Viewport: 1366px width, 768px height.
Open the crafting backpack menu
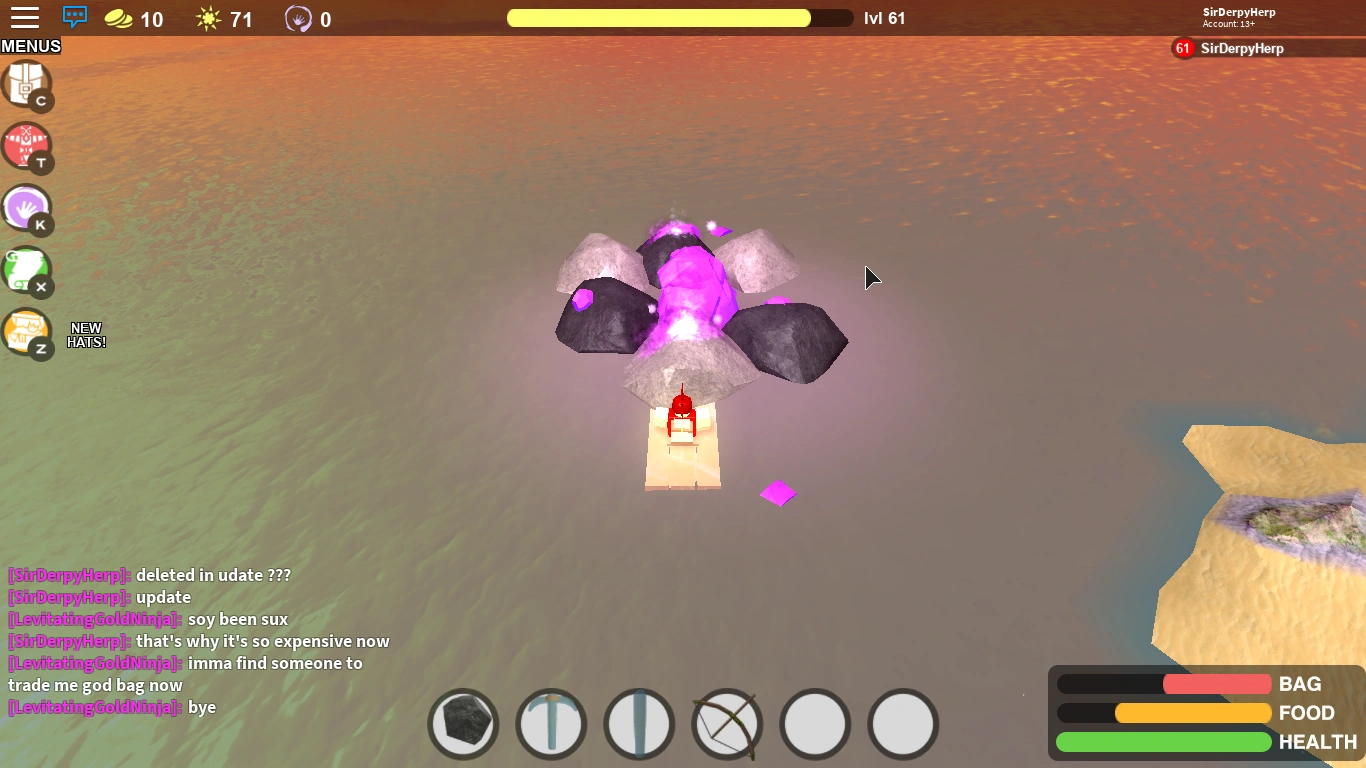(x=27, y=85)
